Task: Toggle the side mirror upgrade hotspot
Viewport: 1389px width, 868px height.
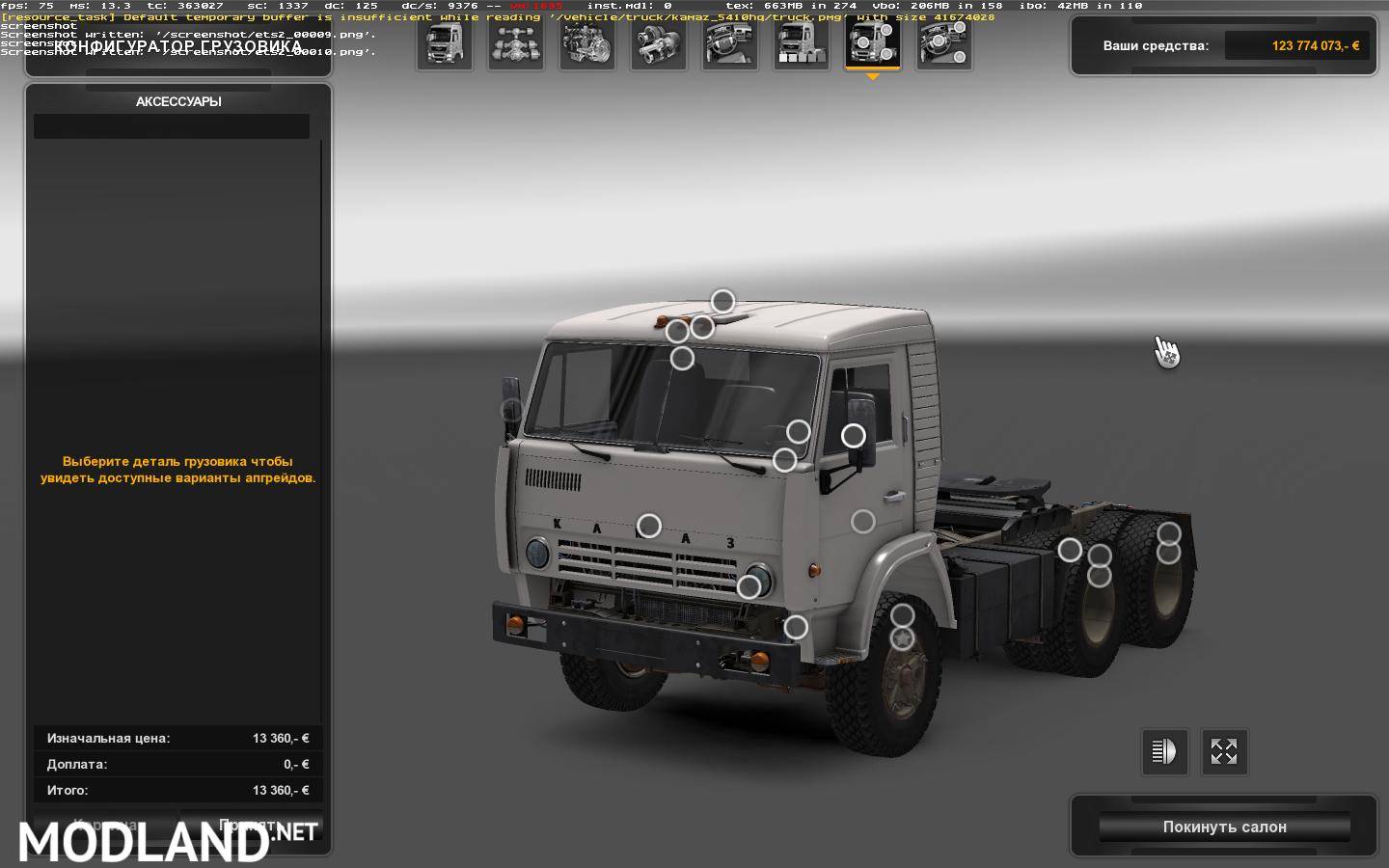Action: (x=854, y=434)
